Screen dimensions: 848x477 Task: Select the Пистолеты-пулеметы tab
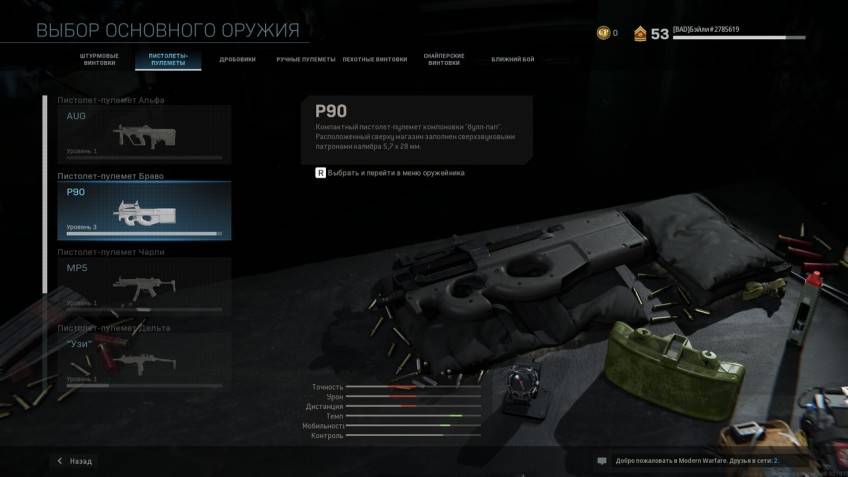(168, 59)
